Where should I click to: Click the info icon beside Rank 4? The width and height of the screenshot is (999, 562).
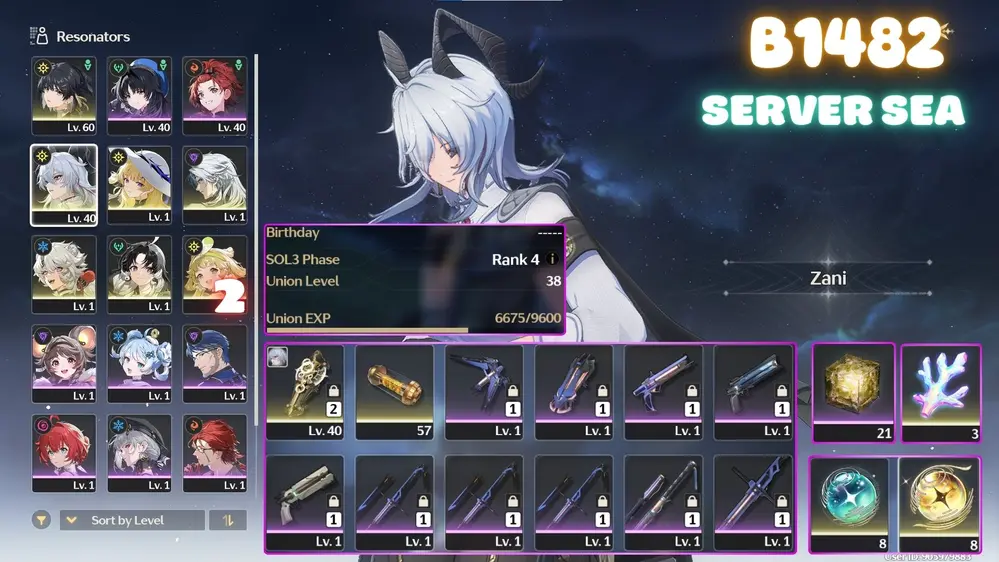[x=552, y=260]
